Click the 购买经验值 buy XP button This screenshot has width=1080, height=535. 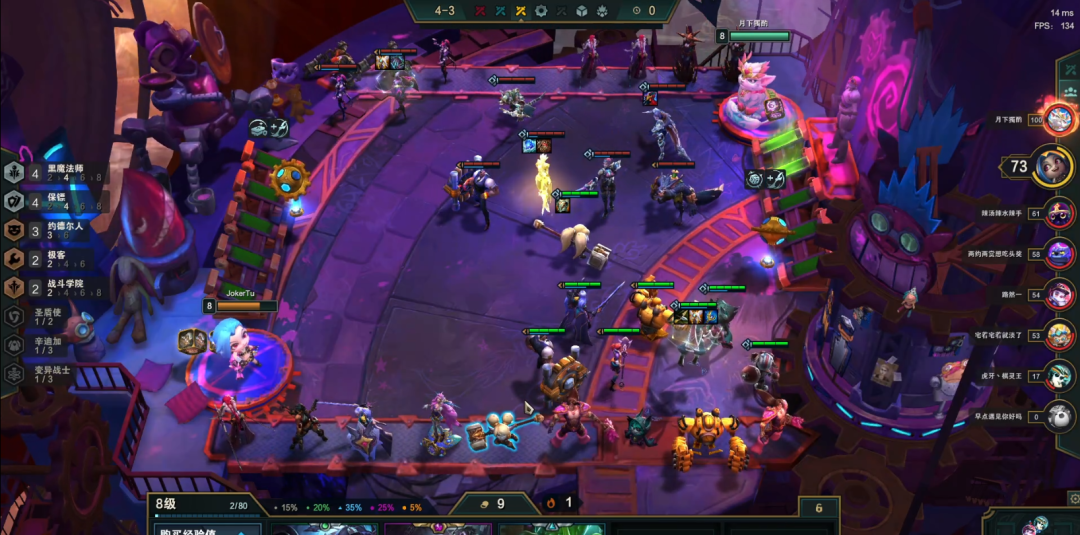coord(205,529)
